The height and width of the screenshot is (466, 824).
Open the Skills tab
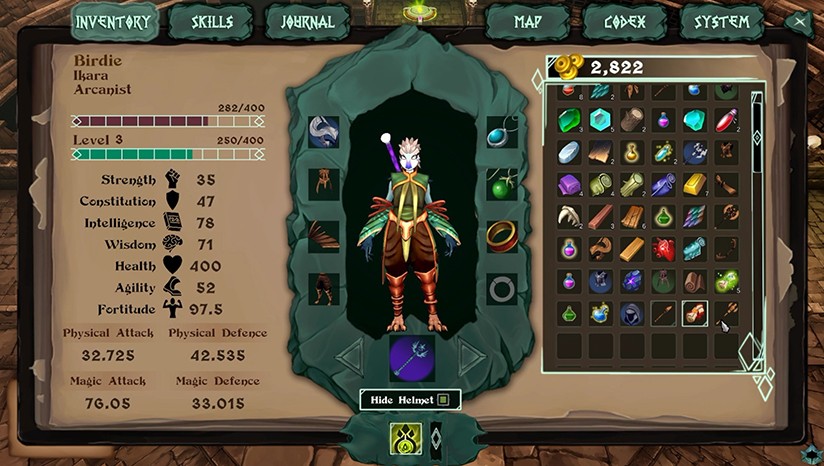click(210, 22)
